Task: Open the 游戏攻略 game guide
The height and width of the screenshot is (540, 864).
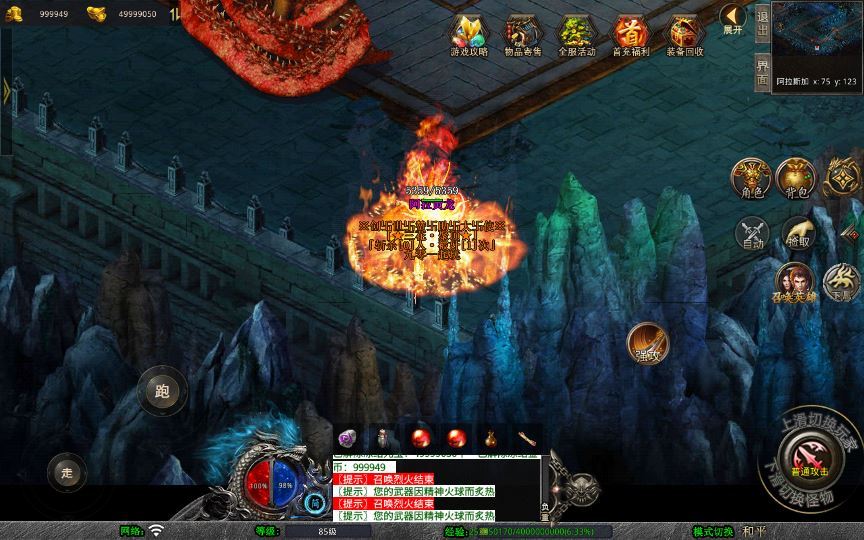Action: click(x=469, y=35)
